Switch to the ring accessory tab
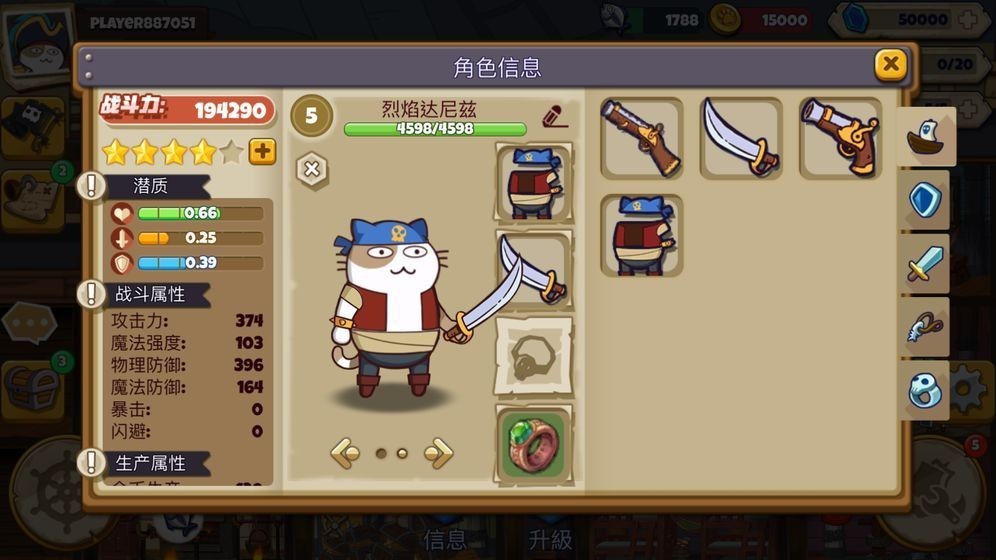This screenshot has width=996, height=560. click(x=925, y=390)
